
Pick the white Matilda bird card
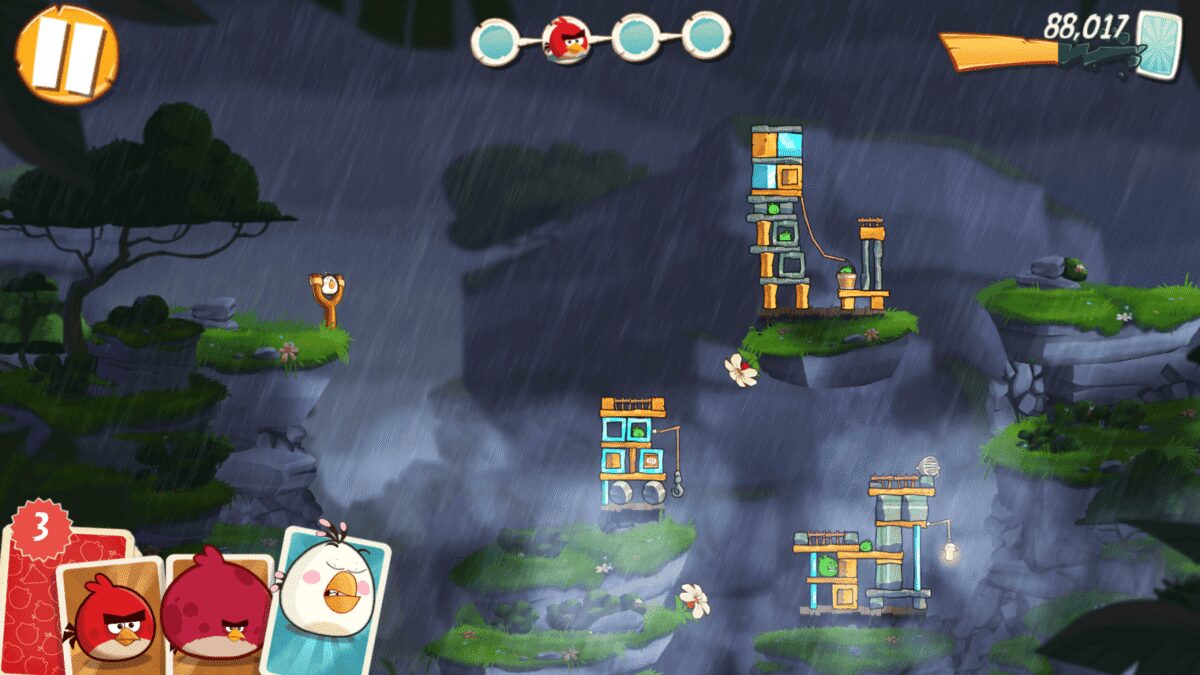click(x=329, y=598)
